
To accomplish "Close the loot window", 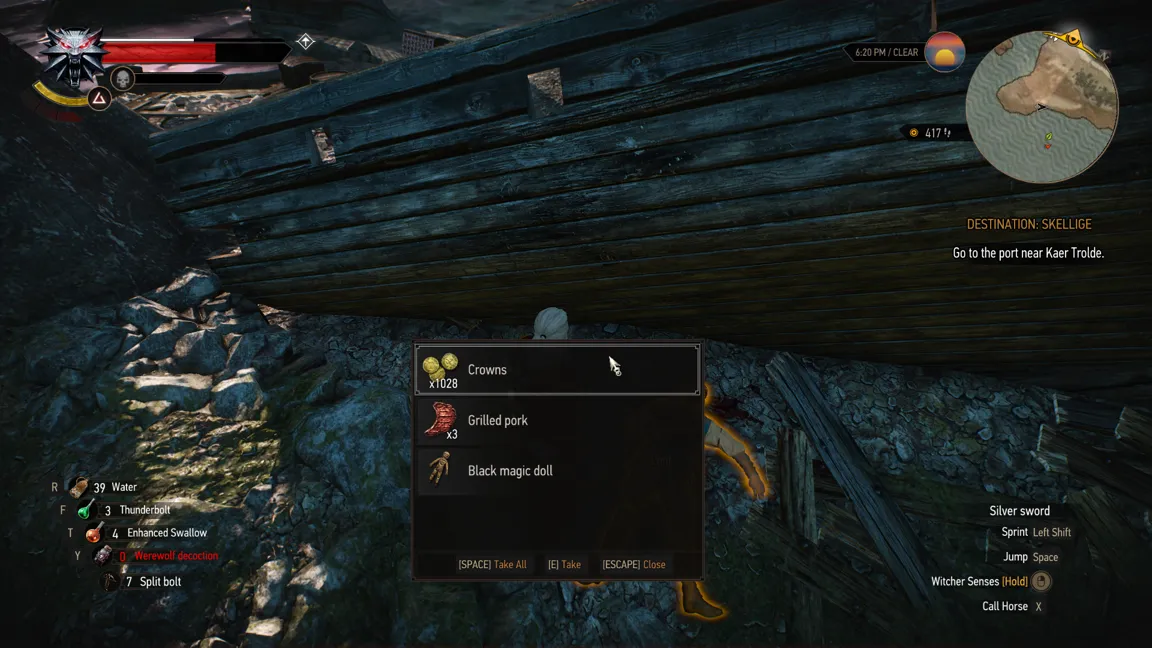I will coord(634,565).
